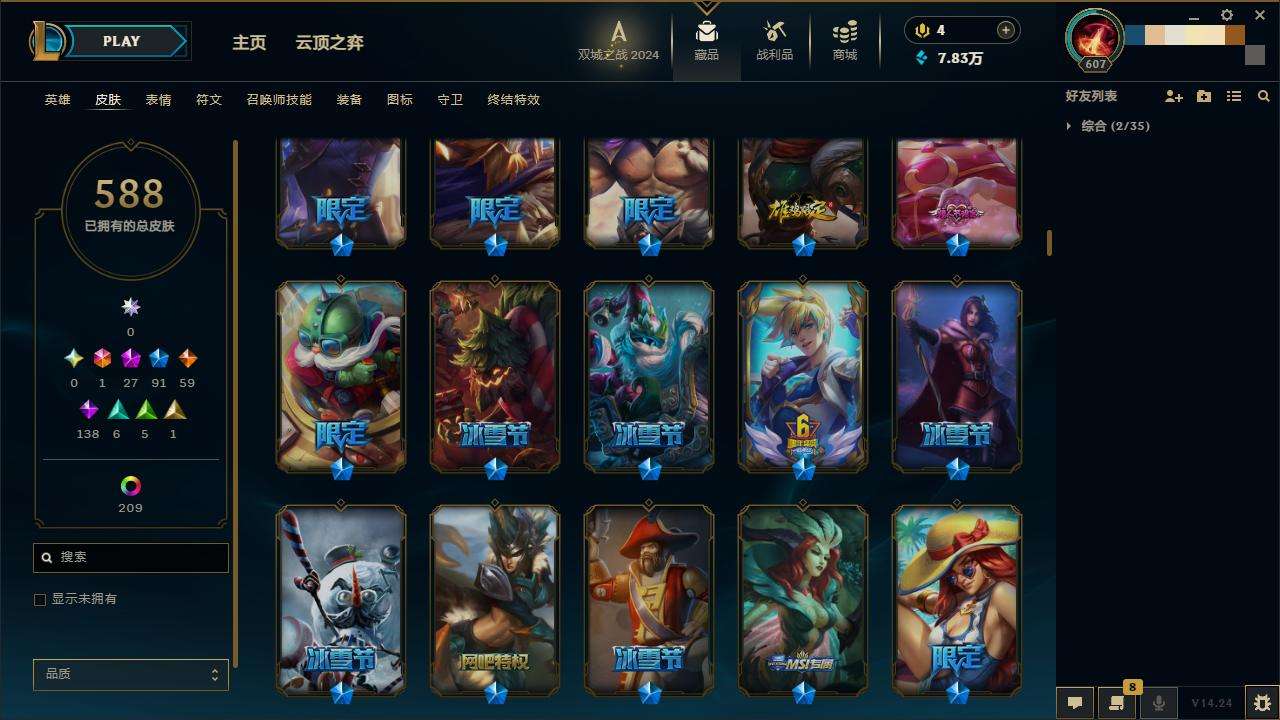The height and width of the screenshot is (720, 1280).
Task: Click the add friend icon
Action: pos(1174,96)
